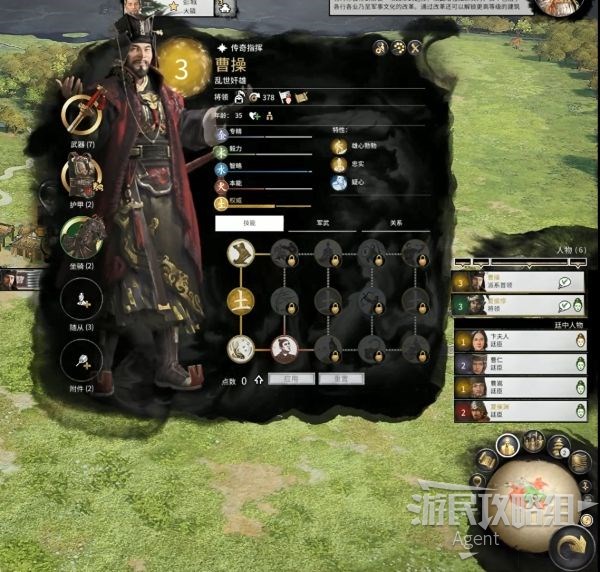Select court character 夏侯渊 row
600x572 pixels.
pos(520,411)
